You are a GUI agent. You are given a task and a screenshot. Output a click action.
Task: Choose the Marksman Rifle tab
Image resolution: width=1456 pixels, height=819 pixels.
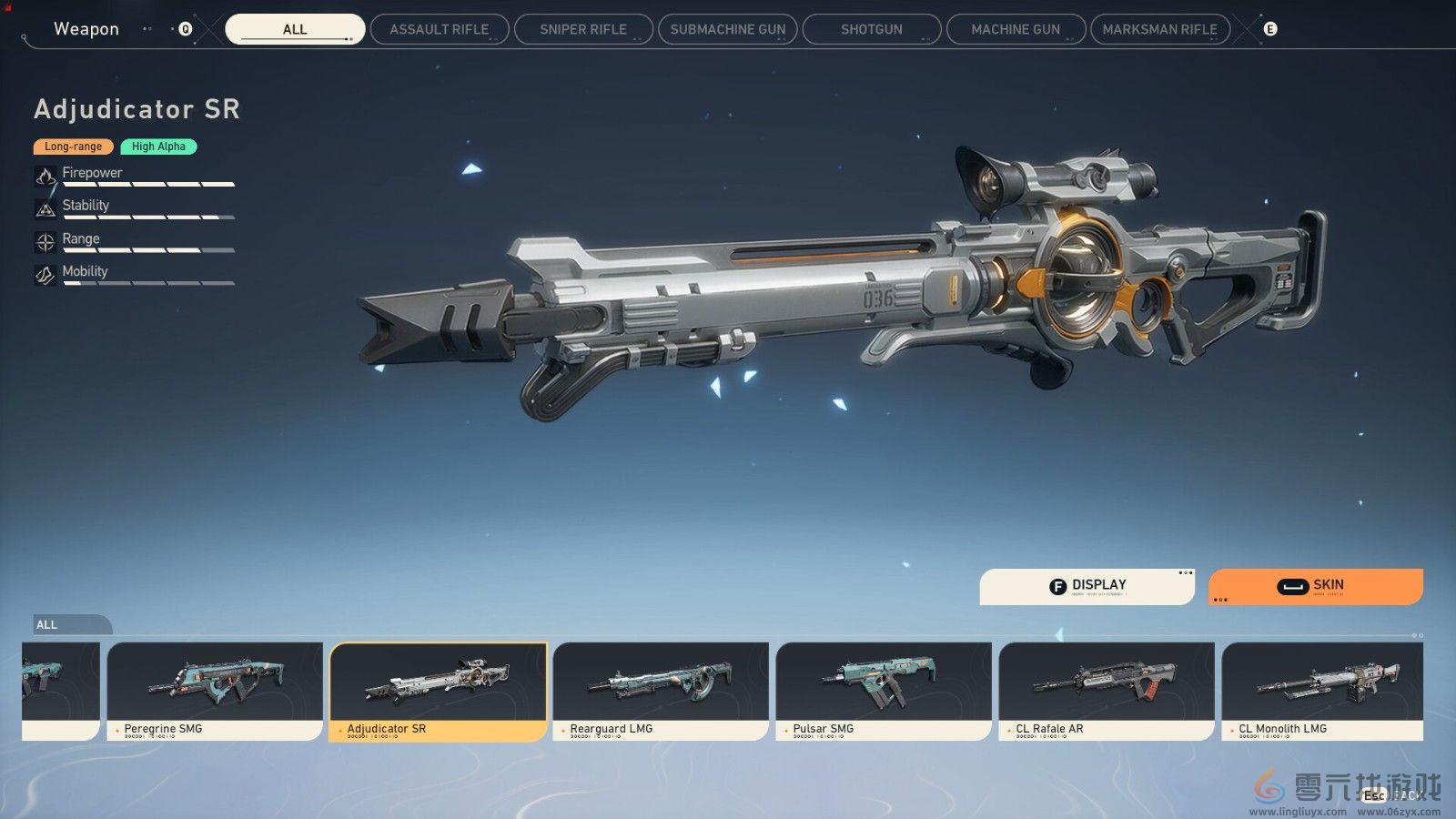click(1159, 29)
